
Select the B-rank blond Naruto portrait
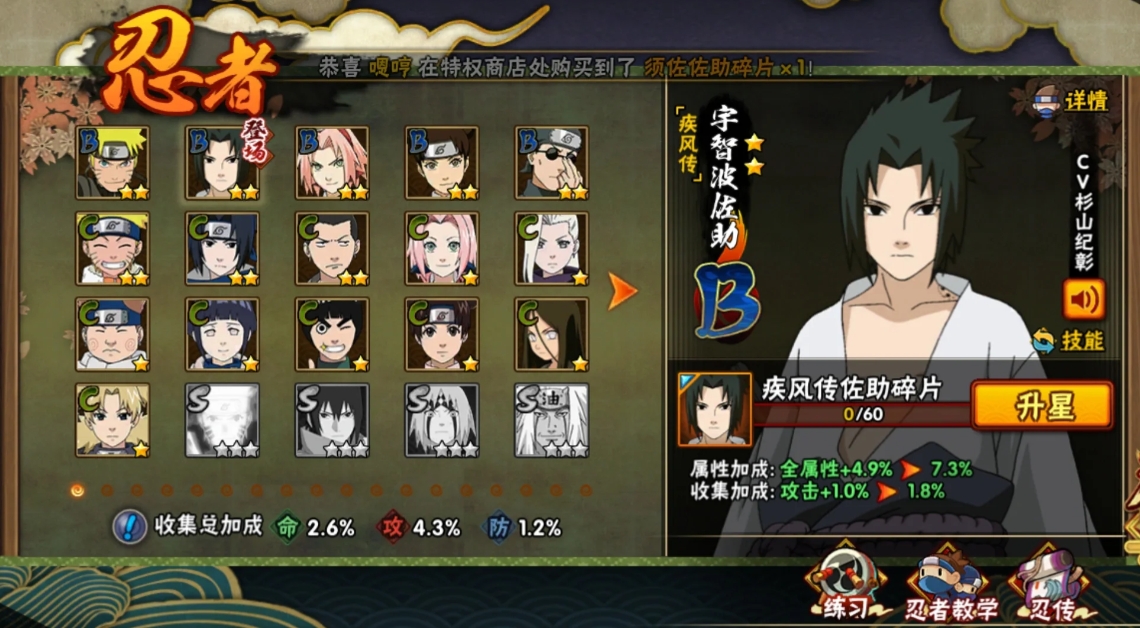[x=112, y=163]
